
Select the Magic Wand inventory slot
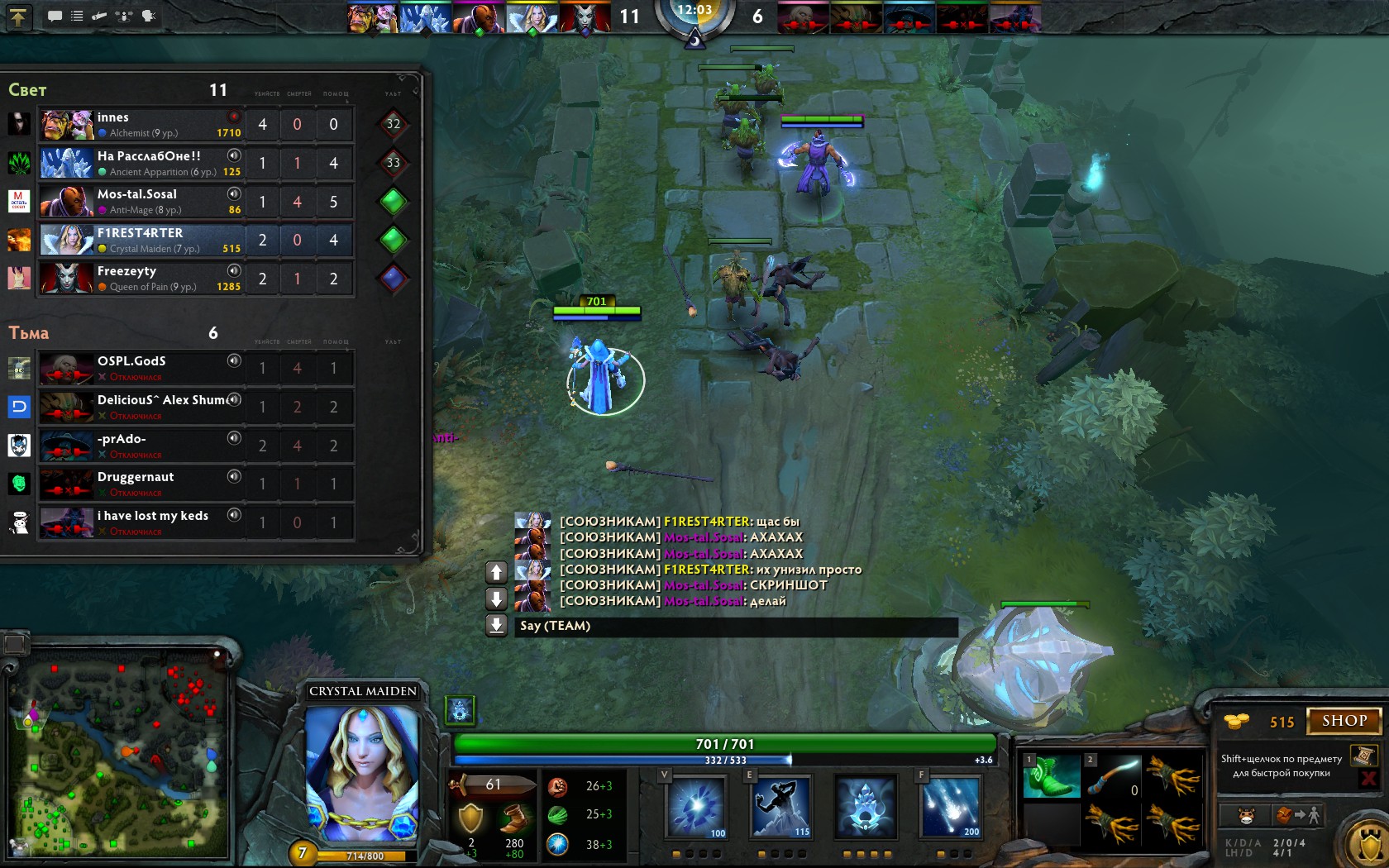tap(1113, 776)
